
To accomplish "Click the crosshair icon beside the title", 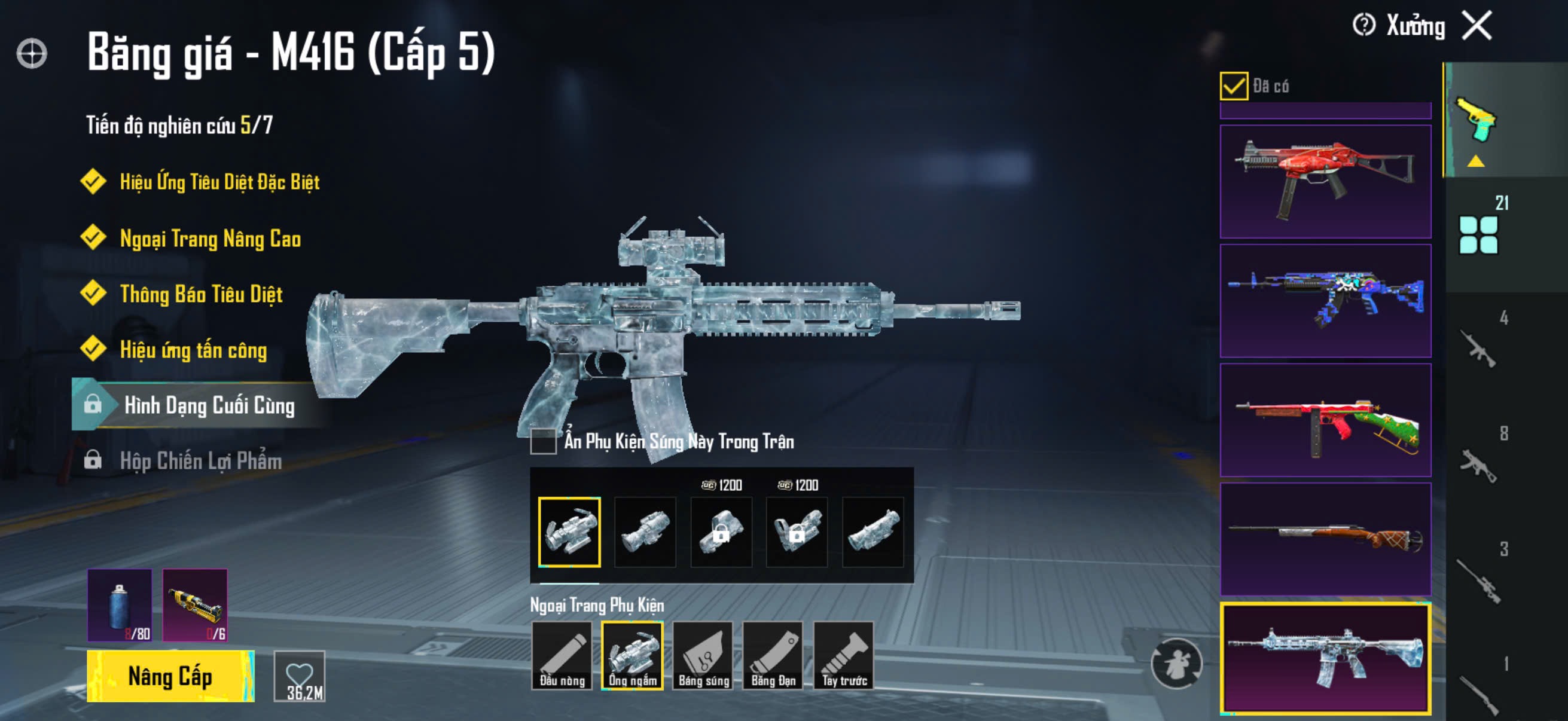I will 32,54.
